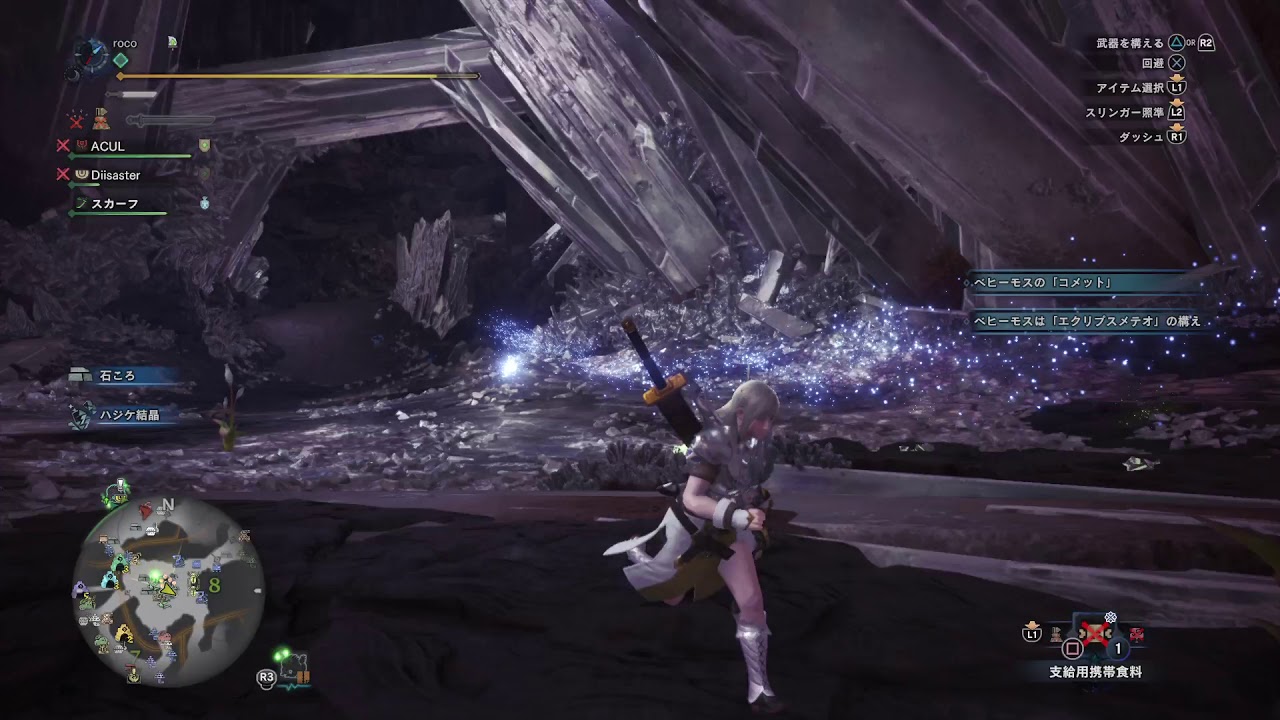
Task: Click the day-night compass clock icon
Action: [x=89, y=56]
